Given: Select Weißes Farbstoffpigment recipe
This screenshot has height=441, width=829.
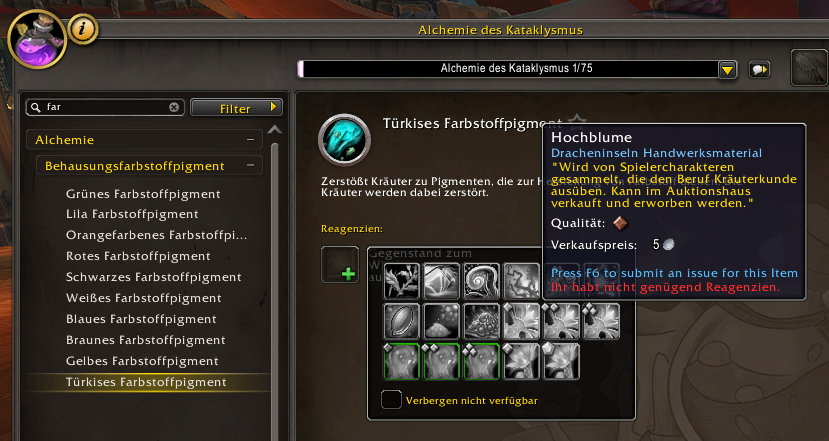Looking at the screenshot, I should click(143, 298).
